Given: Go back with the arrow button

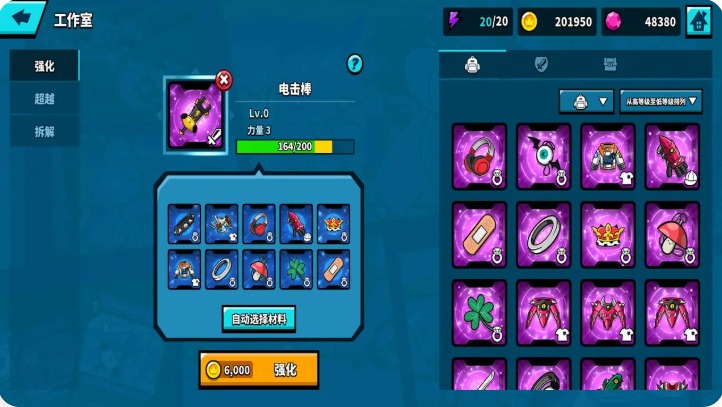Looking at the screenshot, I should [x=23, y=18].
